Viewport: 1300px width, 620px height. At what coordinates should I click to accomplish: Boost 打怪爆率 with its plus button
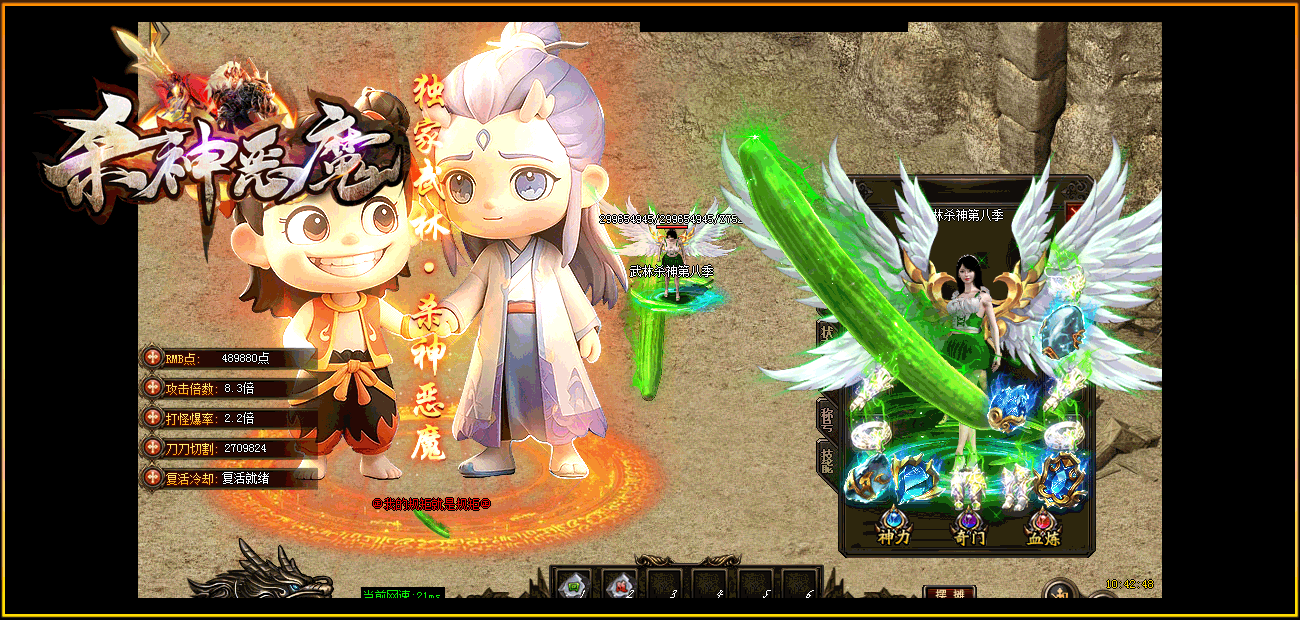(x=152, y=417)
